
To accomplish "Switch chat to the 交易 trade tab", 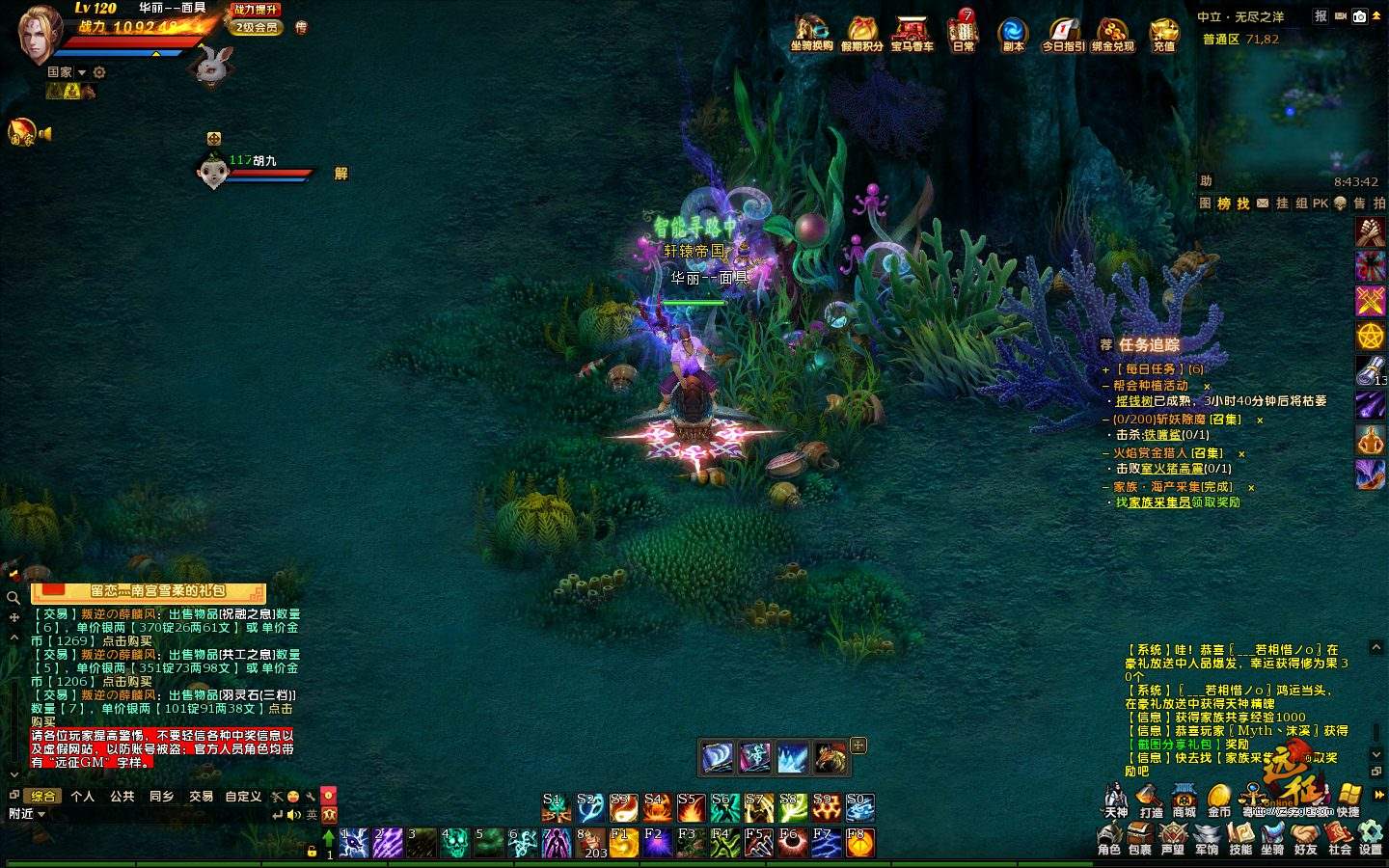I will [201, 797].
